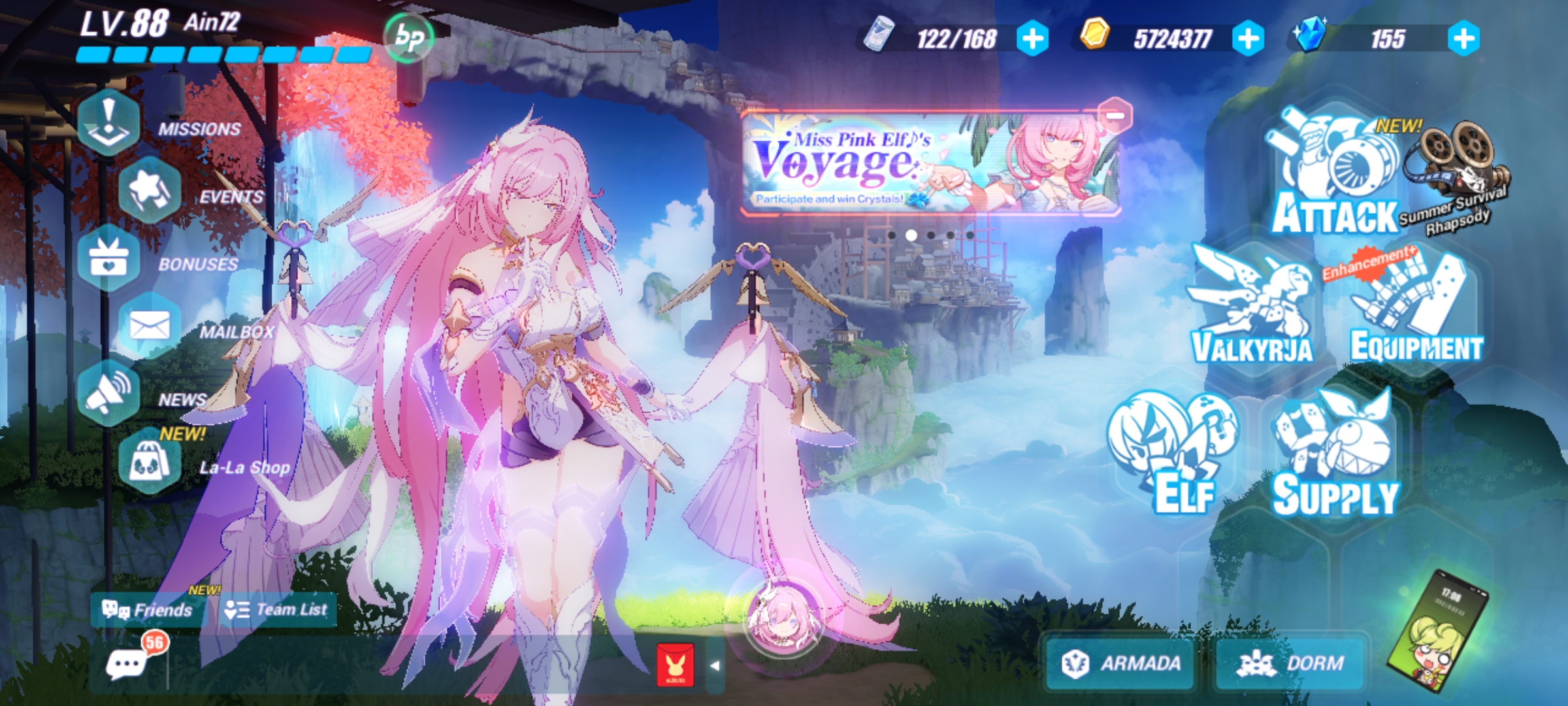Collapse the Miss Pink Elf's Voyage banner

[1114, 116]
